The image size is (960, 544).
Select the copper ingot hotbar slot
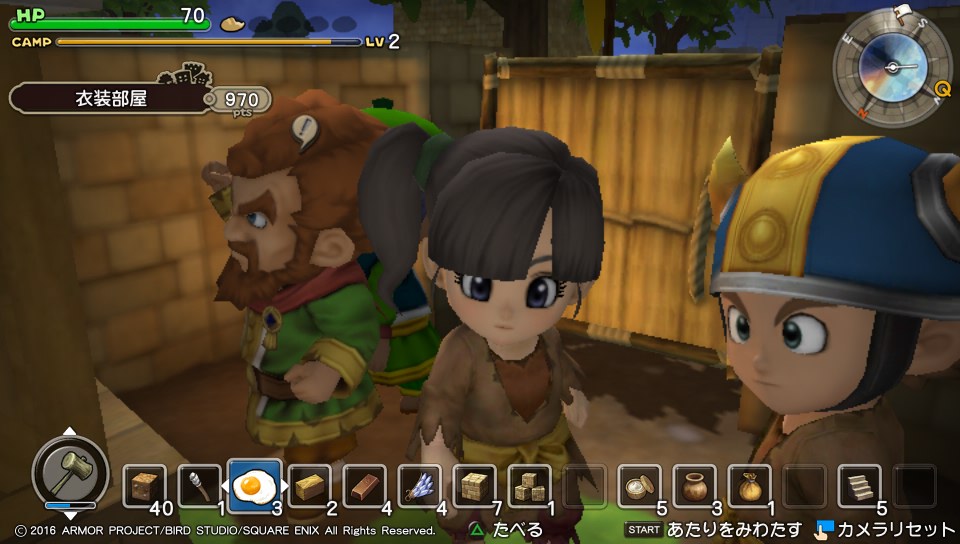point(364,487)
